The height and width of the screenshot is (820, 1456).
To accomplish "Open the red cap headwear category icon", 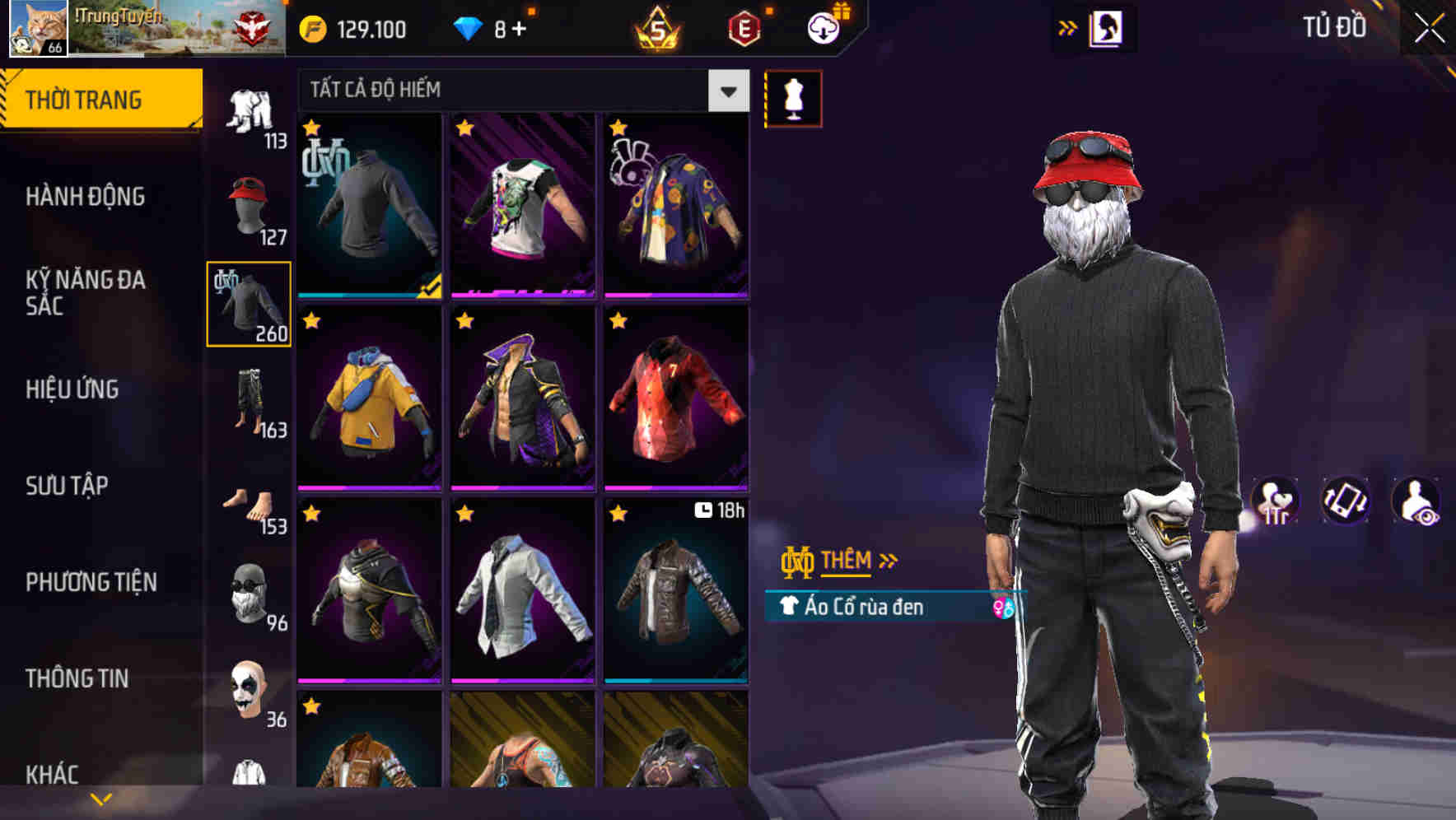I will [x=248, y=202].
